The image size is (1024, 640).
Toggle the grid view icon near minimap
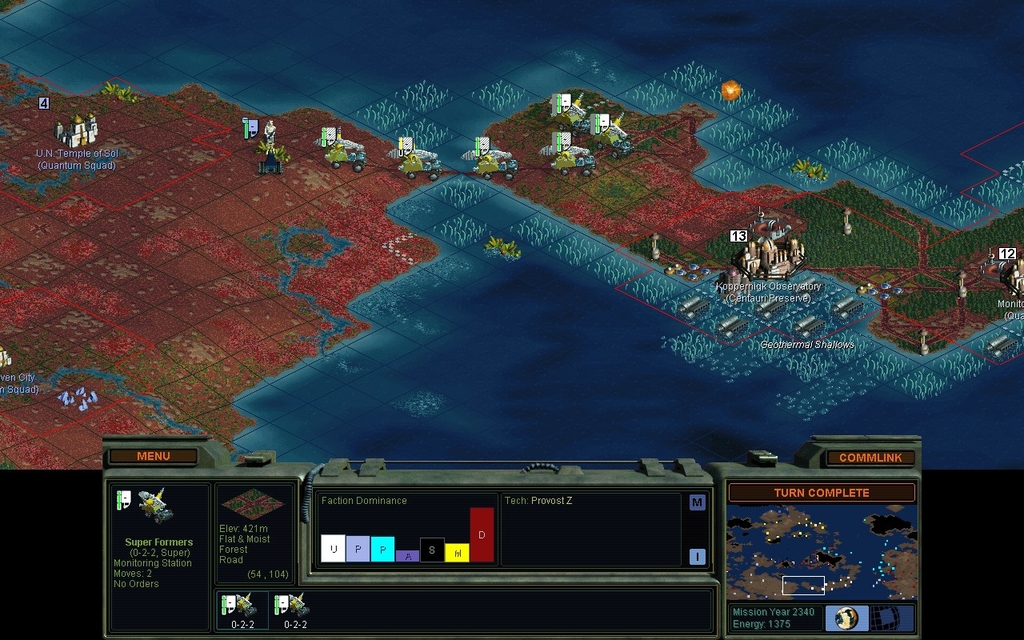tap(885, 617)
